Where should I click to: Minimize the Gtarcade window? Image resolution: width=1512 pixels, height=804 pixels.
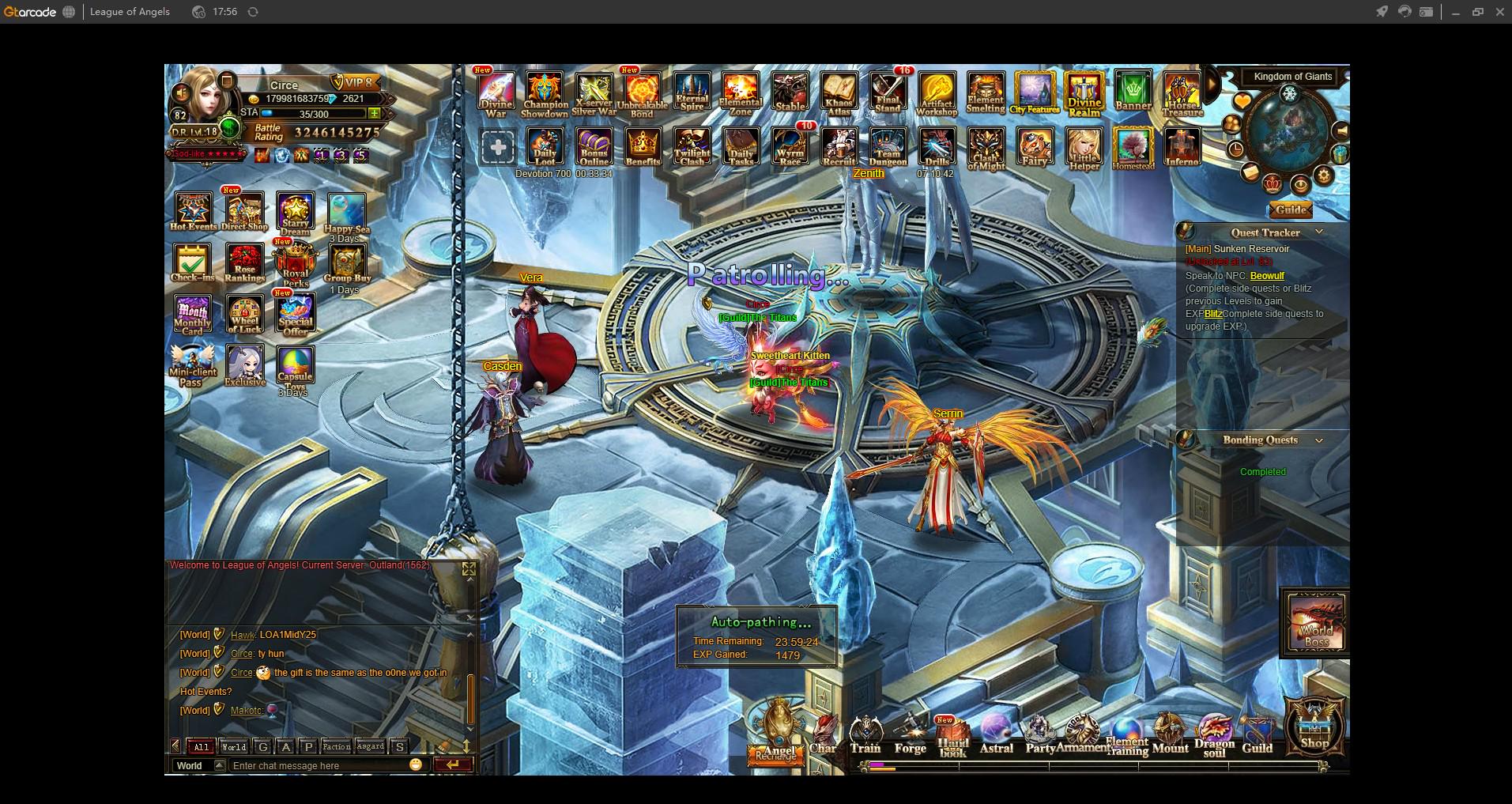[x=1455, y=12]
